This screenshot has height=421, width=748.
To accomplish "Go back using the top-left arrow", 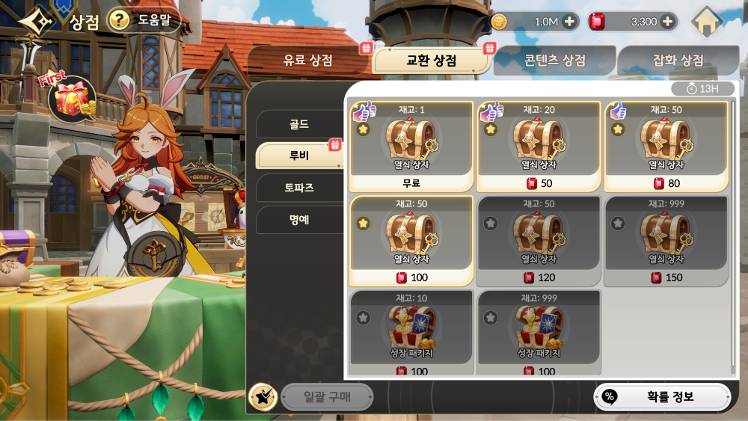I will [x=35, y=20].
